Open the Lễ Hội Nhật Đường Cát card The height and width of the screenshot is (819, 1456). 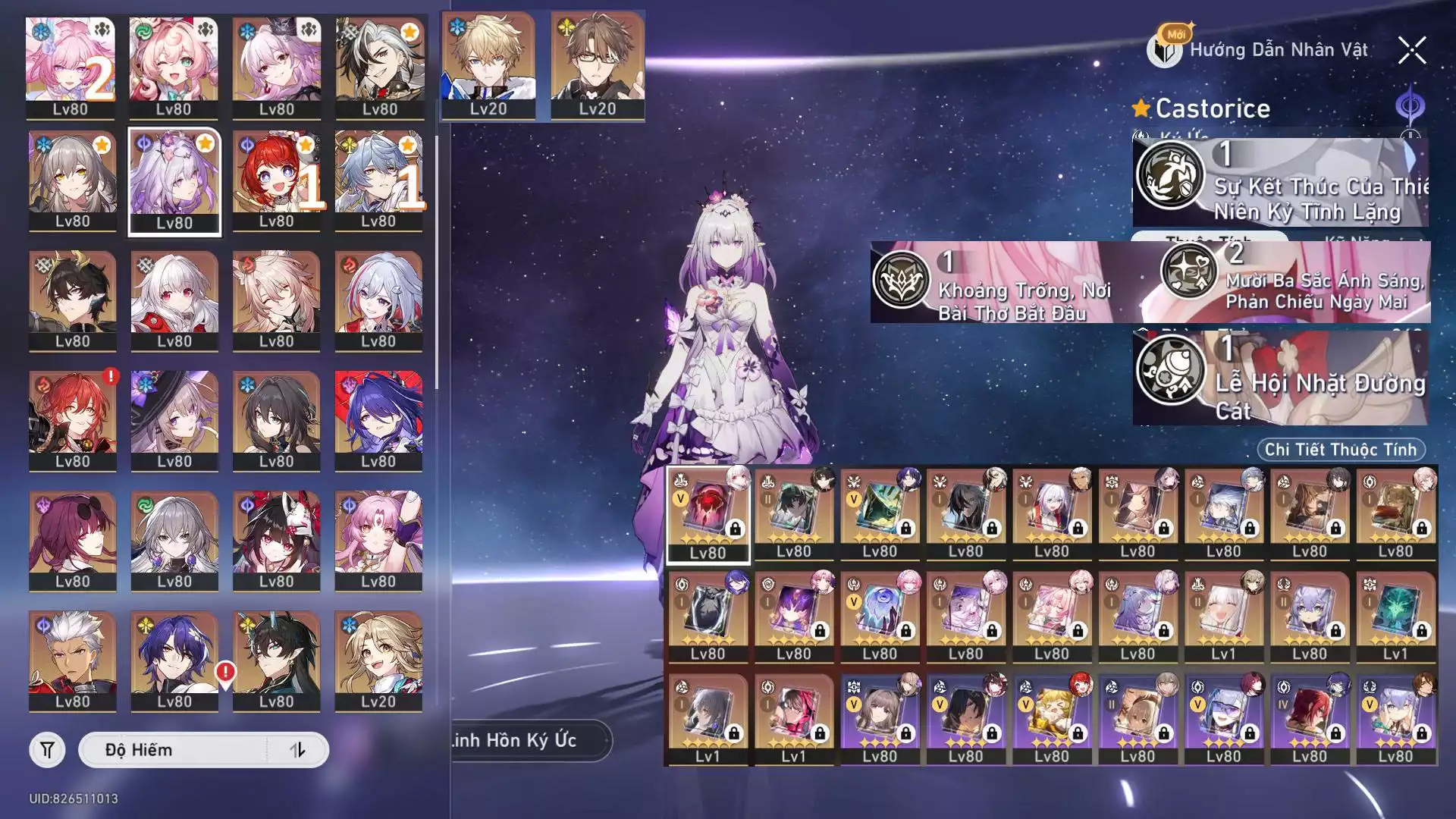(1280, 378)
